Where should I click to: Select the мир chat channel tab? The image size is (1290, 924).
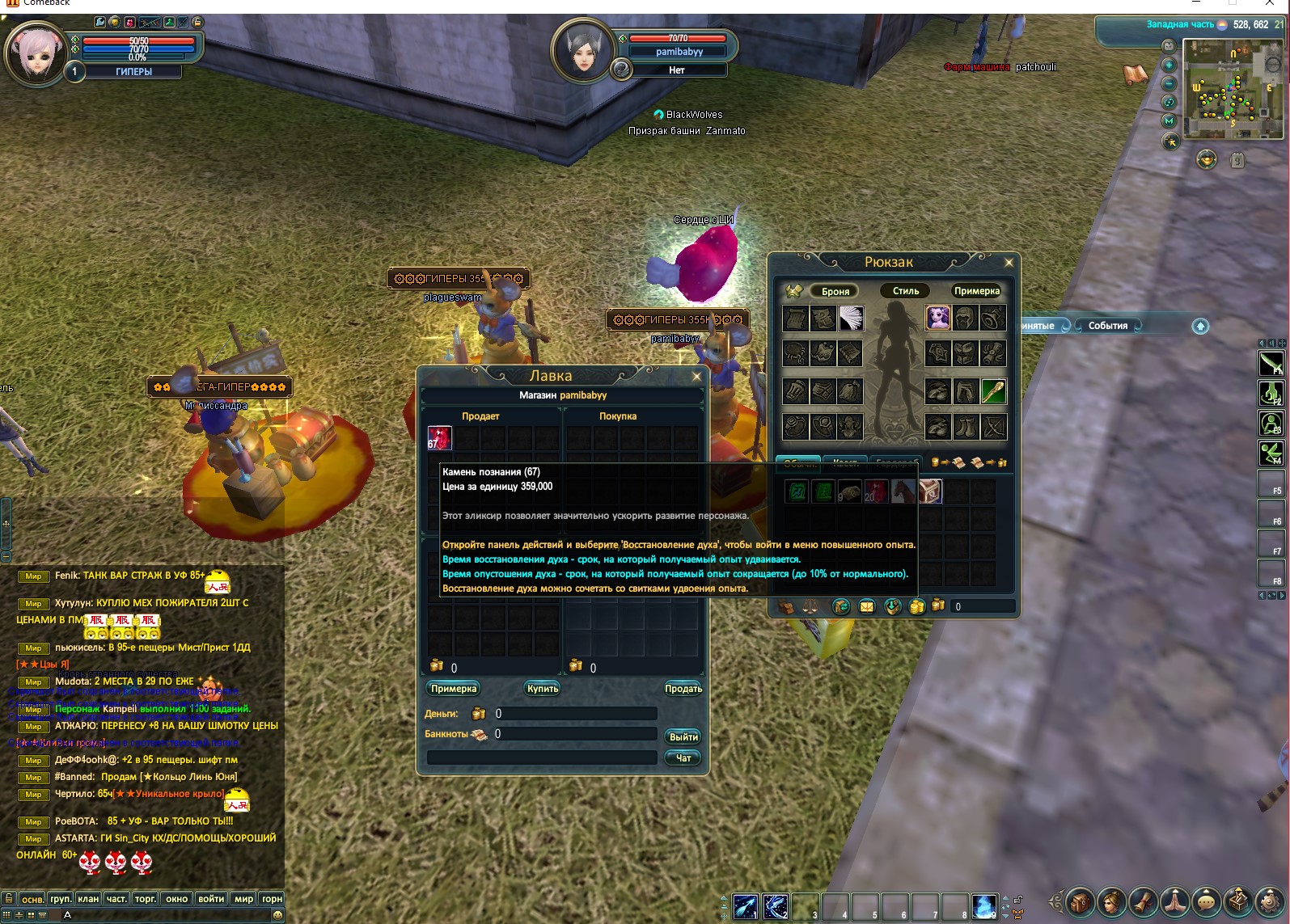(x=243, y=899)
